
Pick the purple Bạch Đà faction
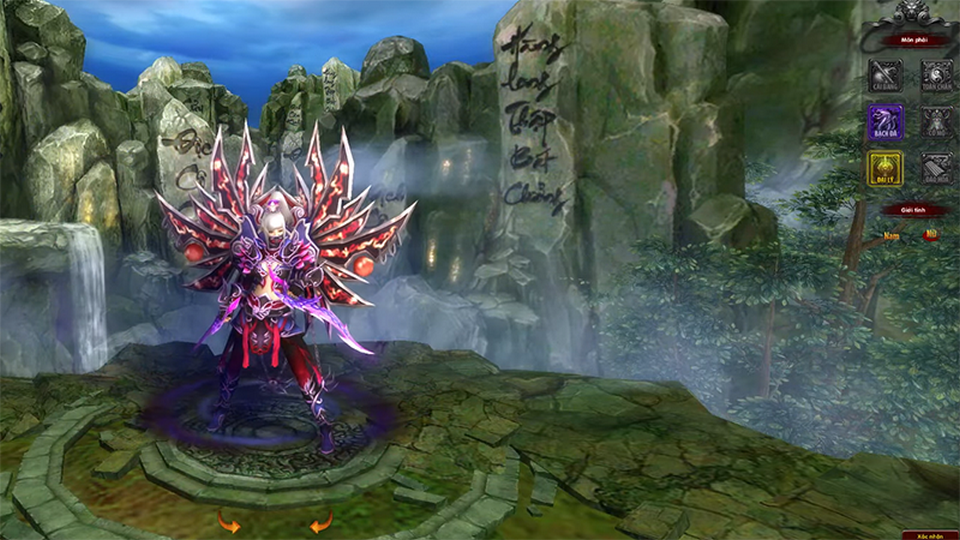tap(885, 122)
